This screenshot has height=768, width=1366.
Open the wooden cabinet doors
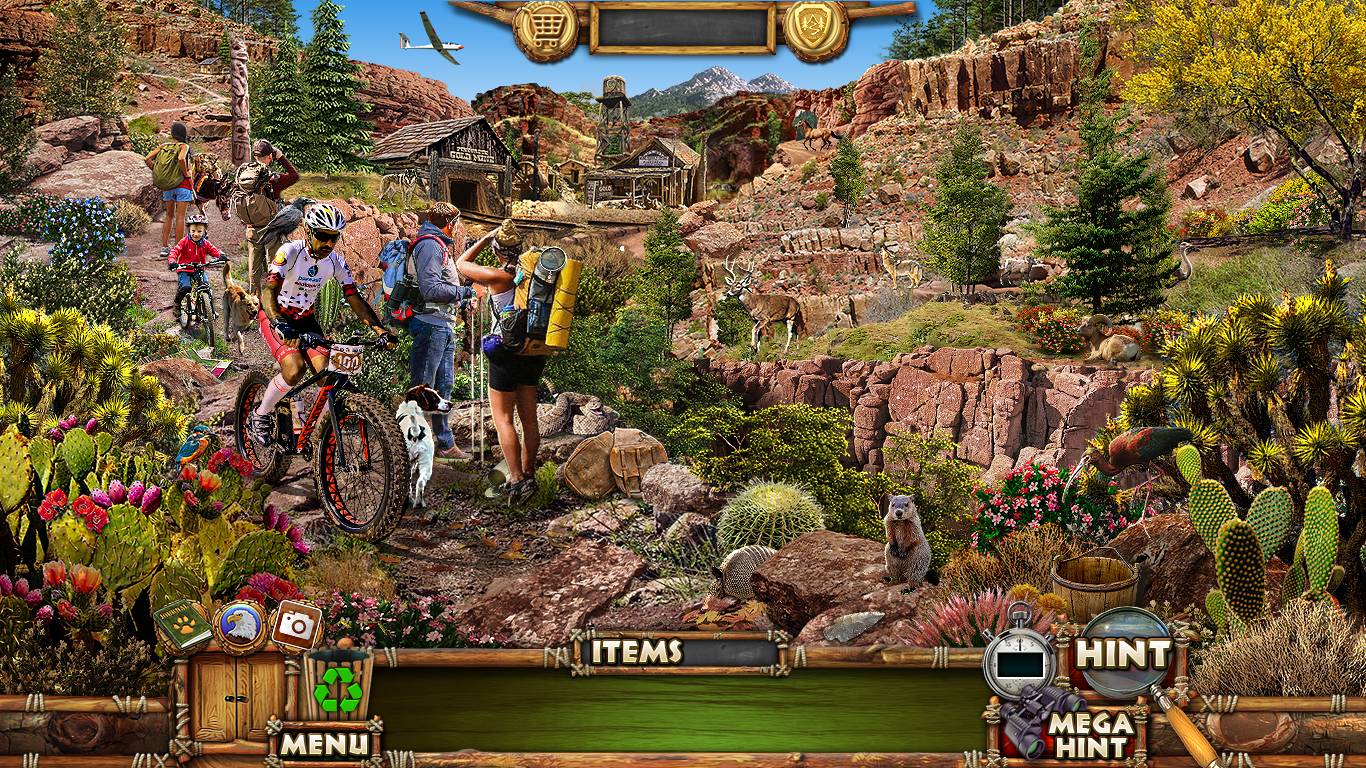226,697
